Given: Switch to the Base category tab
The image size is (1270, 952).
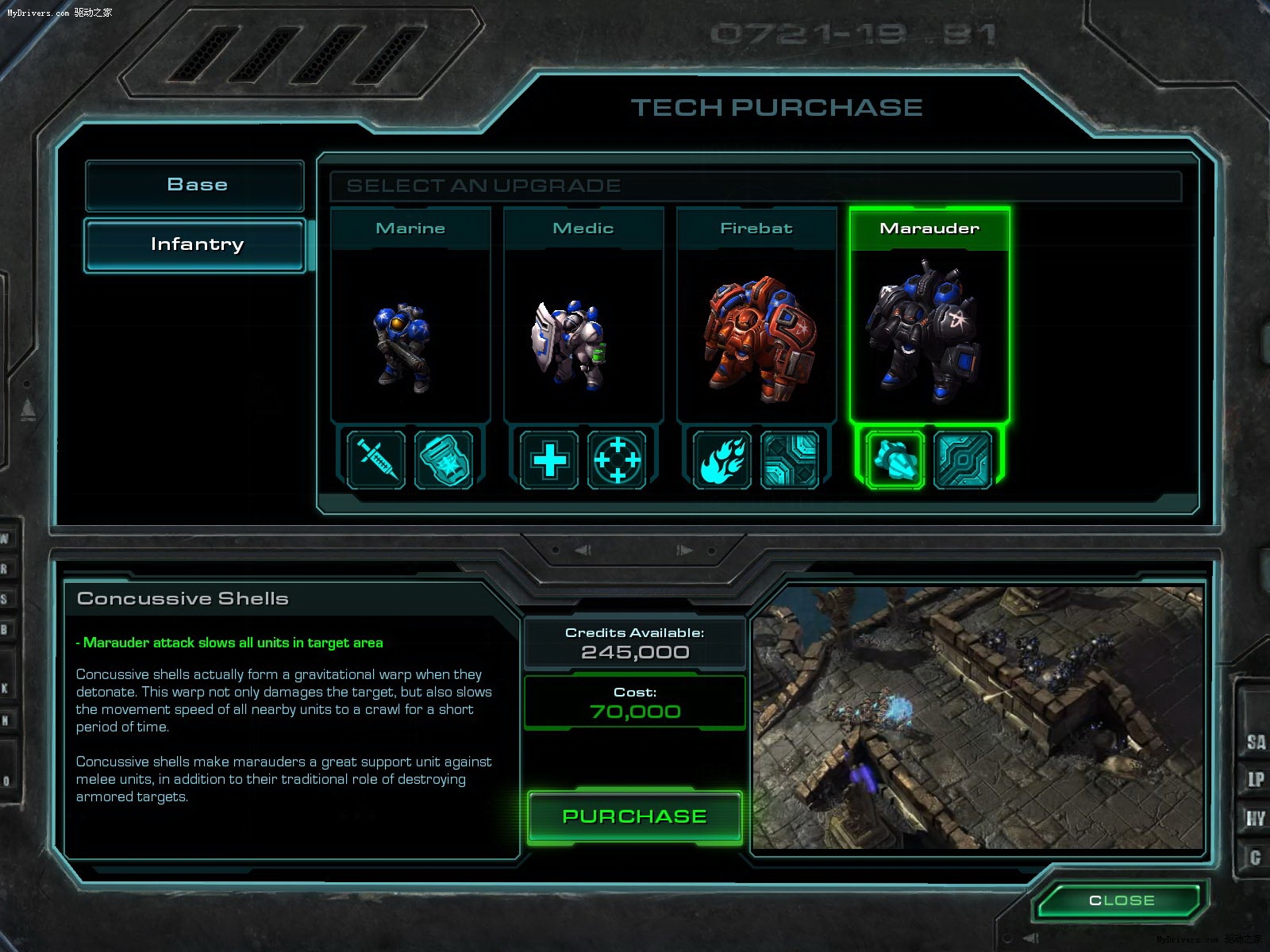Looking at the screenshot, I should pos(195,185).
